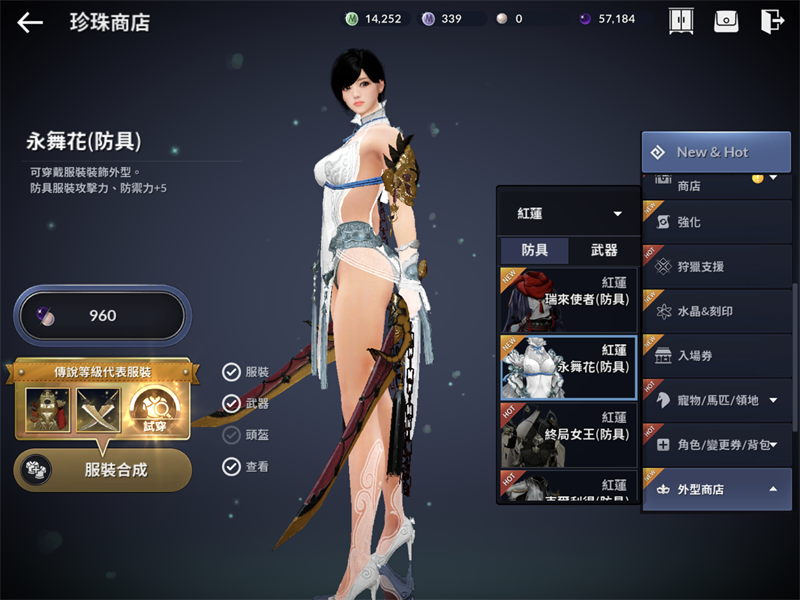Select the 瑞來使者(防具) outfit entry
The height and width of the screenshot is (600, 800).
[568, 299]
